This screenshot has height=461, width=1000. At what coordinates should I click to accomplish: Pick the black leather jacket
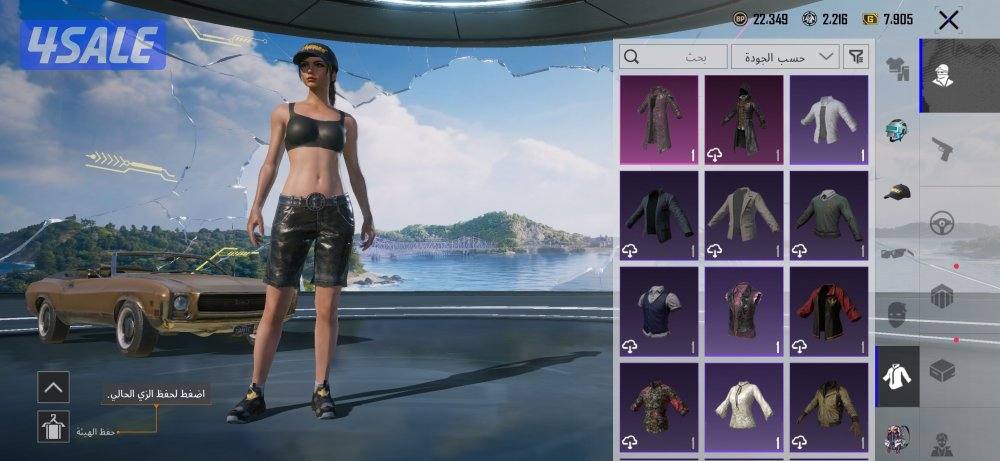(x=659, y=215)
